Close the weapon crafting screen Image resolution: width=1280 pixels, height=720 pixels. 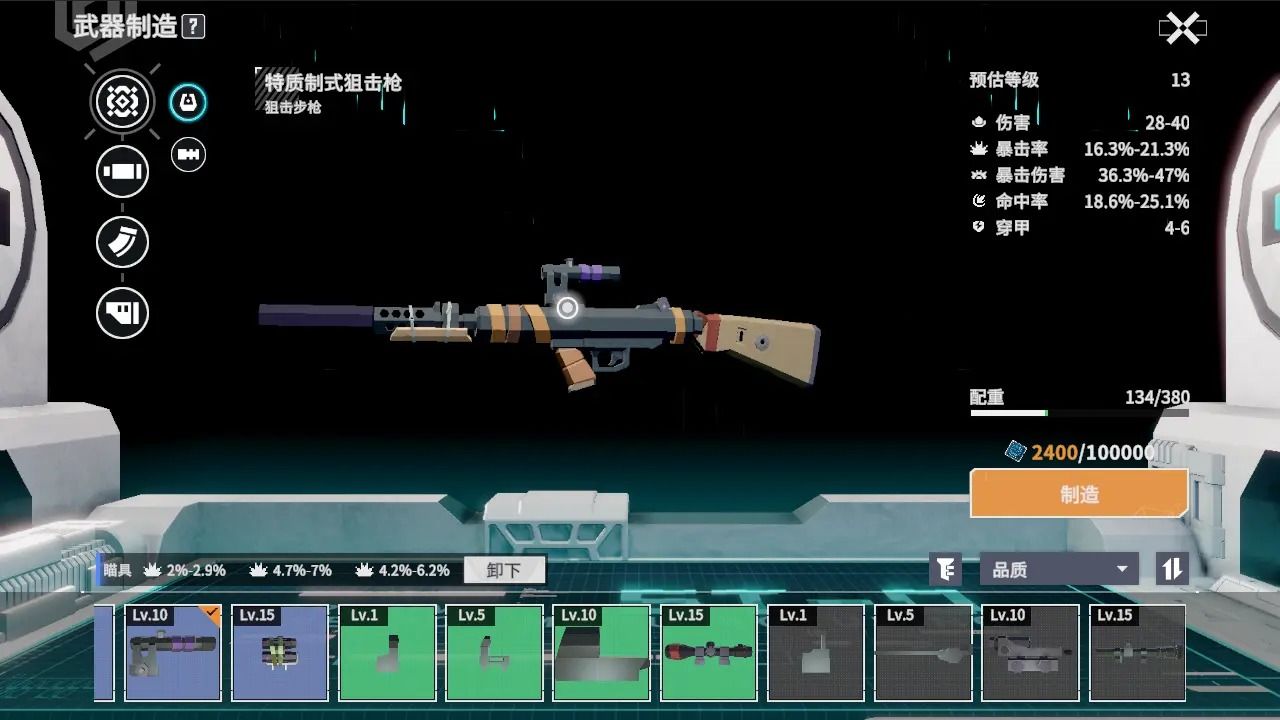(1182, 29)
